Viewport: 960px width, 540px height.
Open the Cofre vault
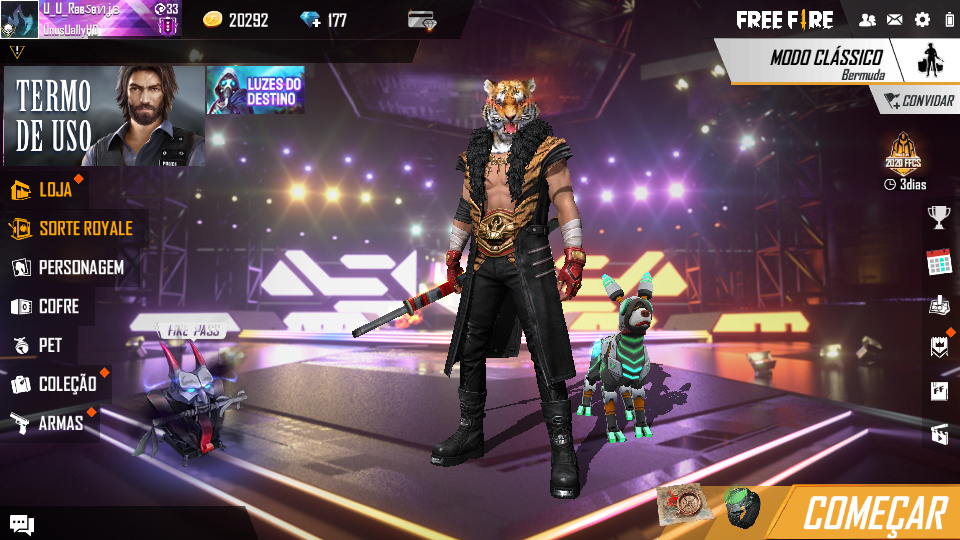click(x=58, y=306)
